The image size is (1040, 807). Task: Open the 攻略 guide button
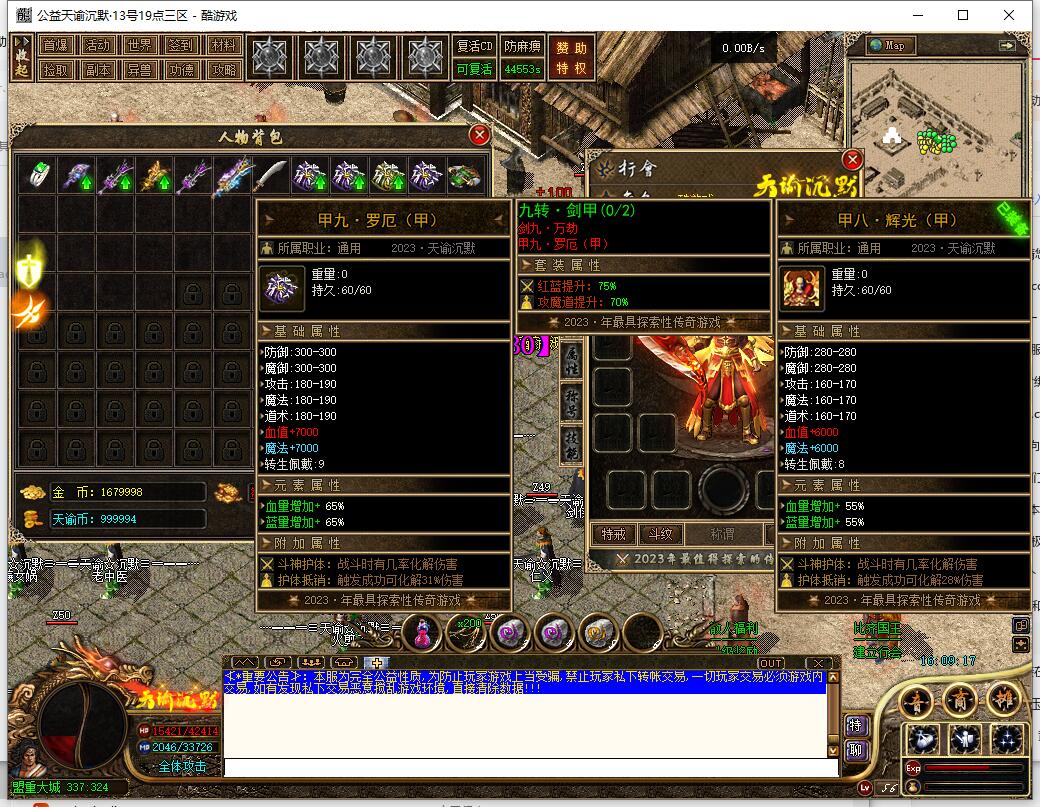point(224,70)
